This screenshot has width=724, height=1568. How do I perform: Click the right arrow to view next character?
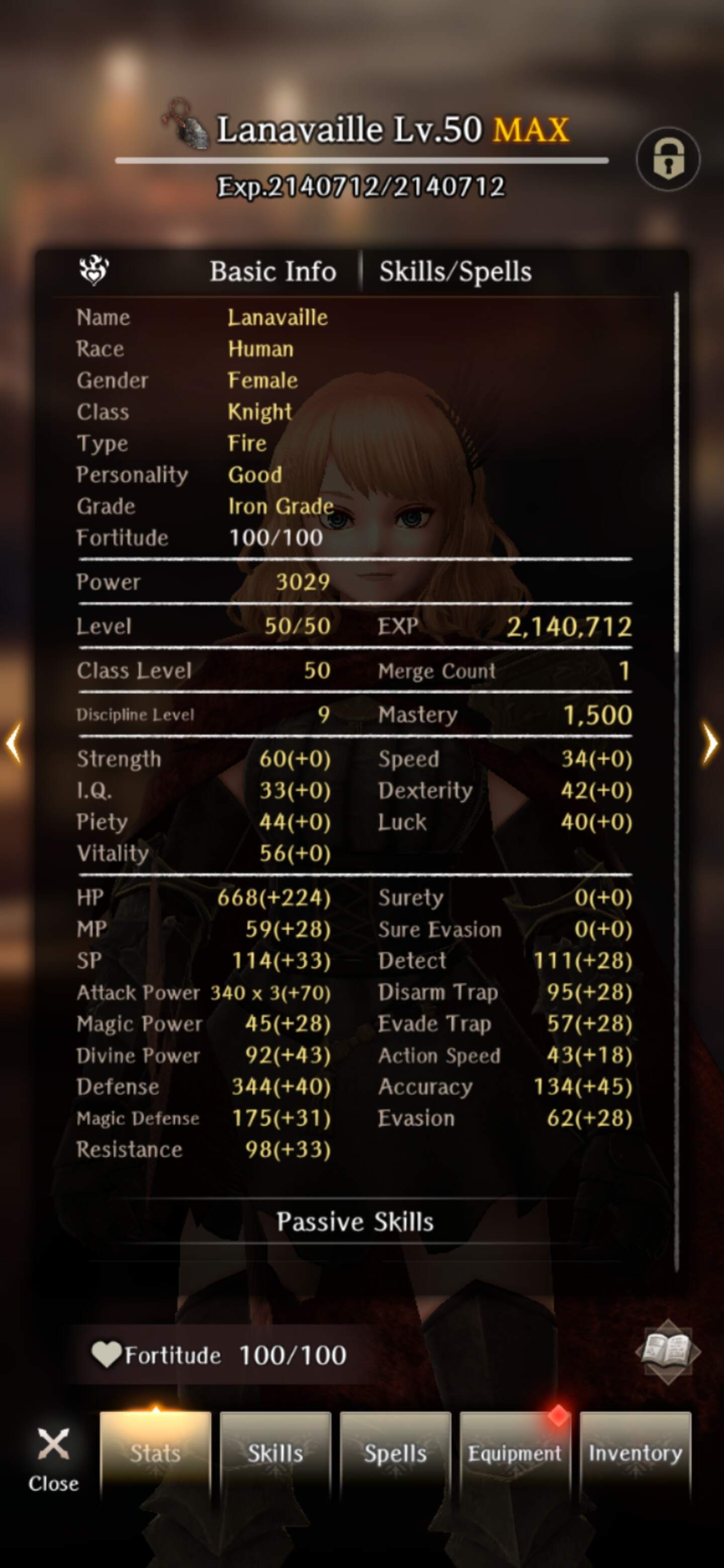(709, 743)
